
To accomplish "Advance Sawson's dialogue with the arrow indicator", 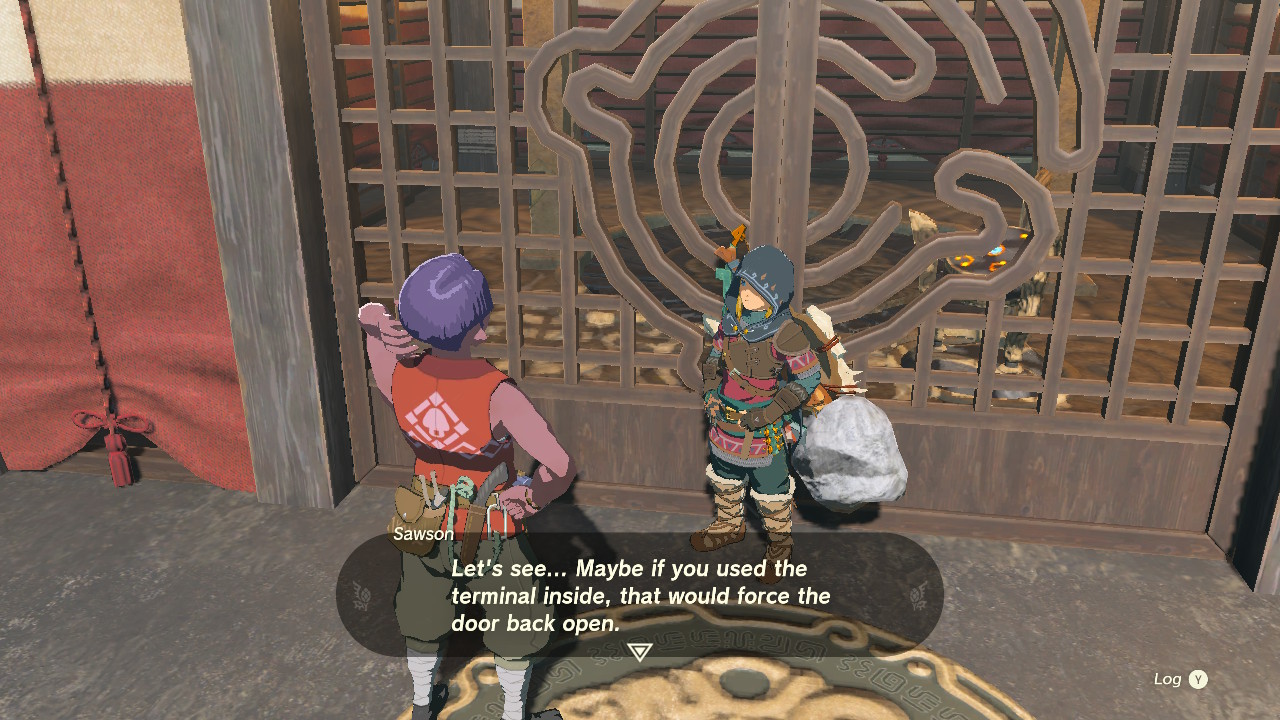I will (x=639, y=653).
